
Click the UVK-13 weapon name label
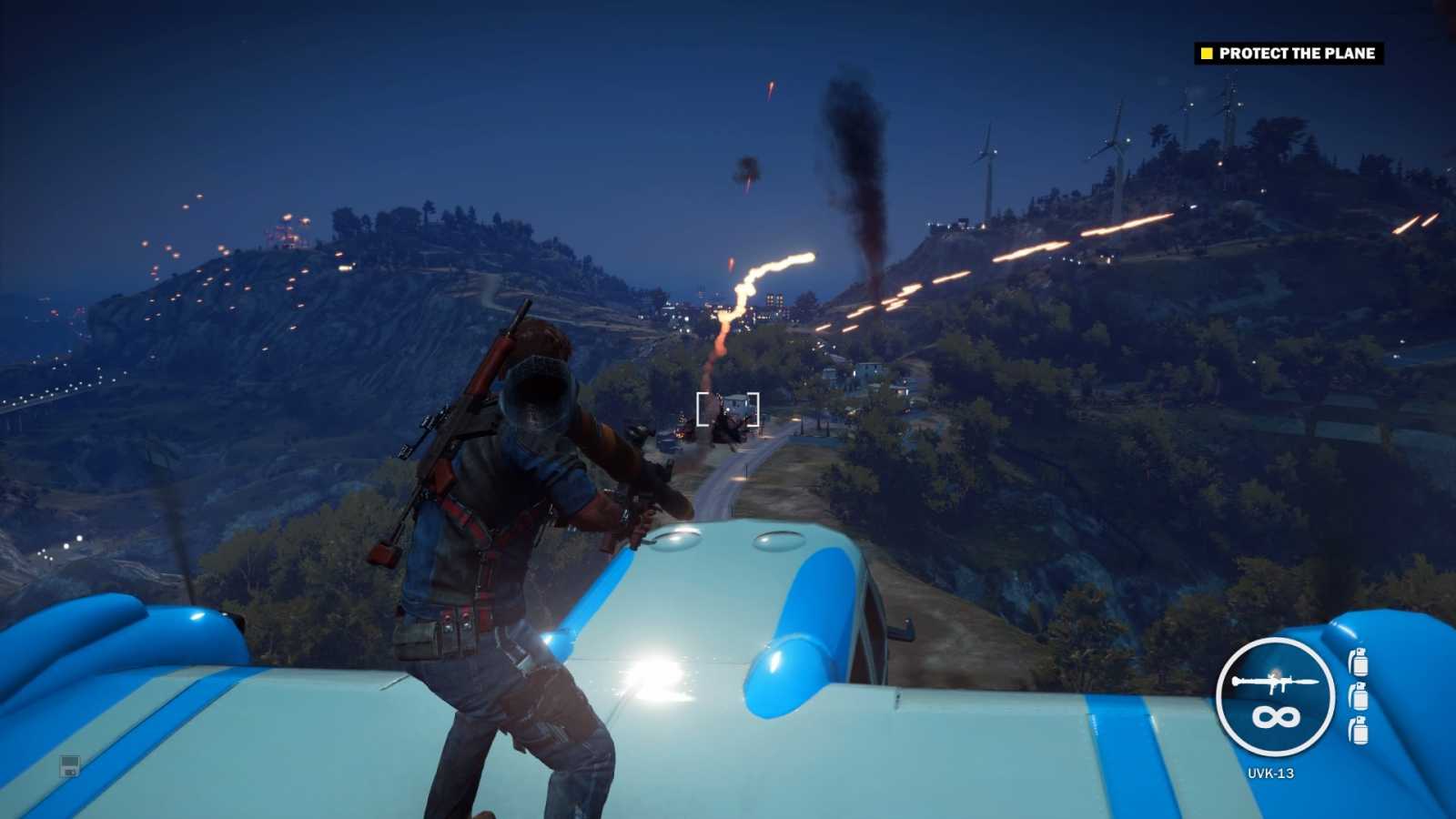click(1273, 772)
